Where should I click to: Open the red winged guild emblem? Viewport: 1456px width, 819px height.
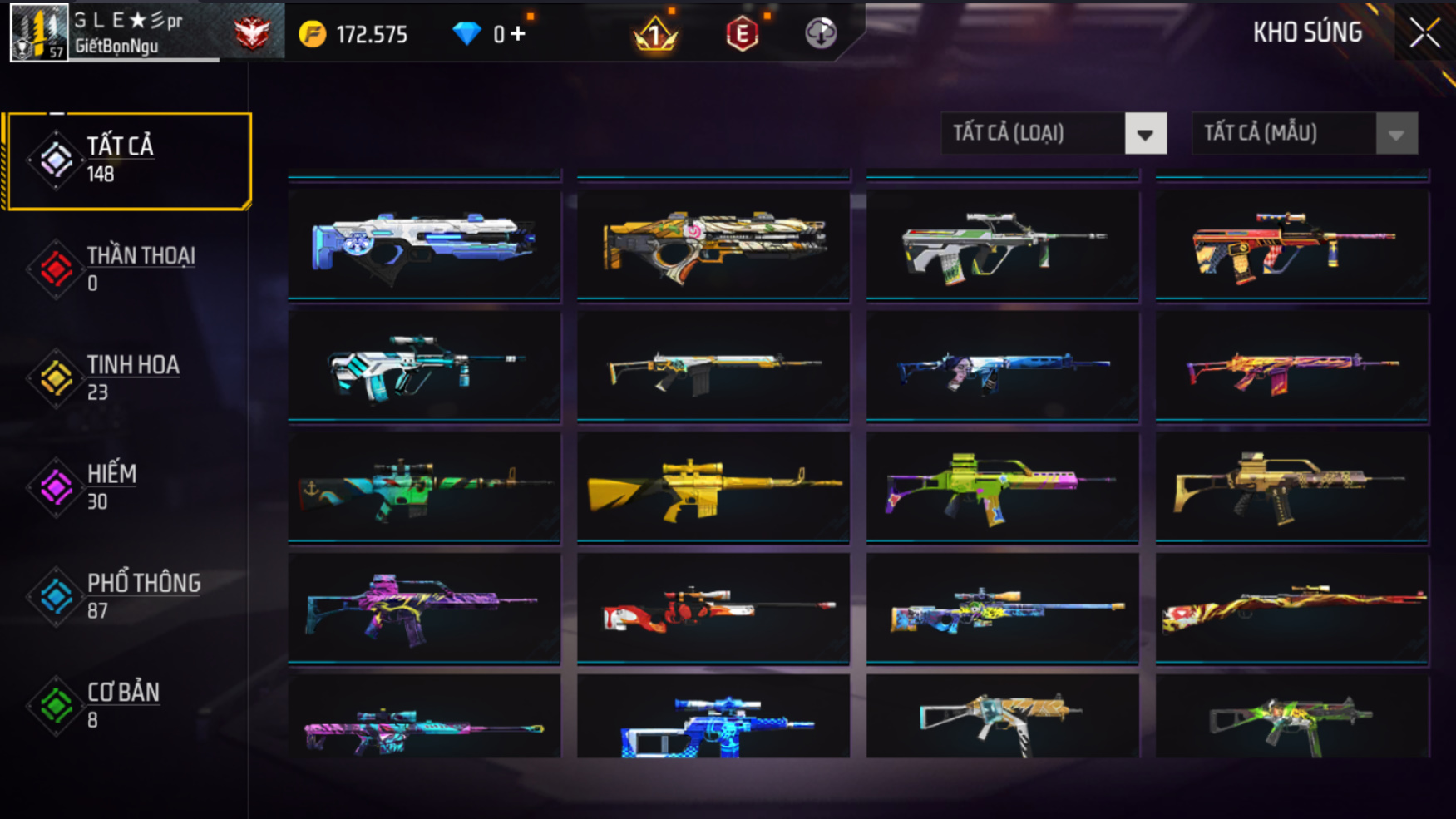point(252,33)
